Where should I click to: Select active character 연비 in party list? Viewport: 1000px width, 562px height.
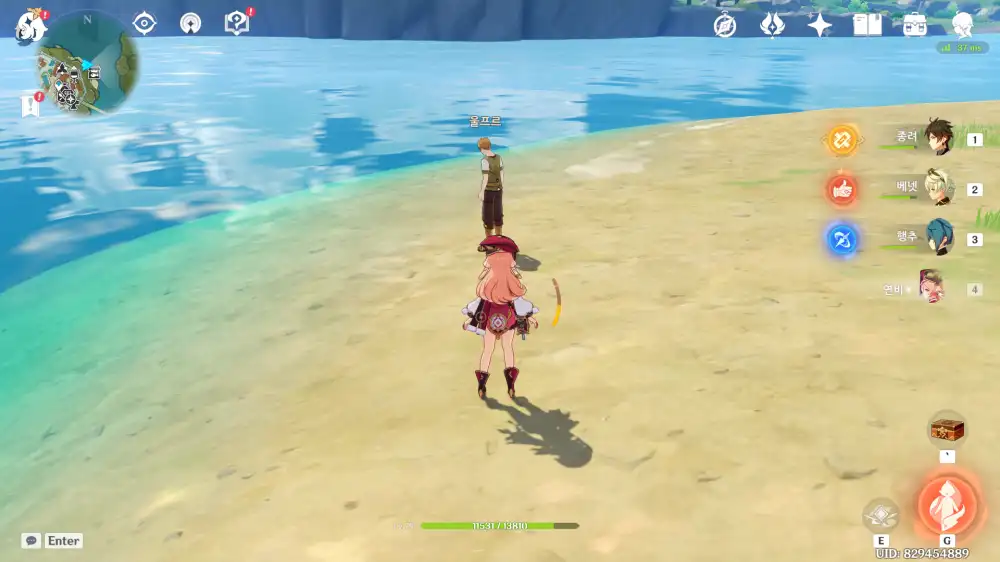tap(931, 288)
